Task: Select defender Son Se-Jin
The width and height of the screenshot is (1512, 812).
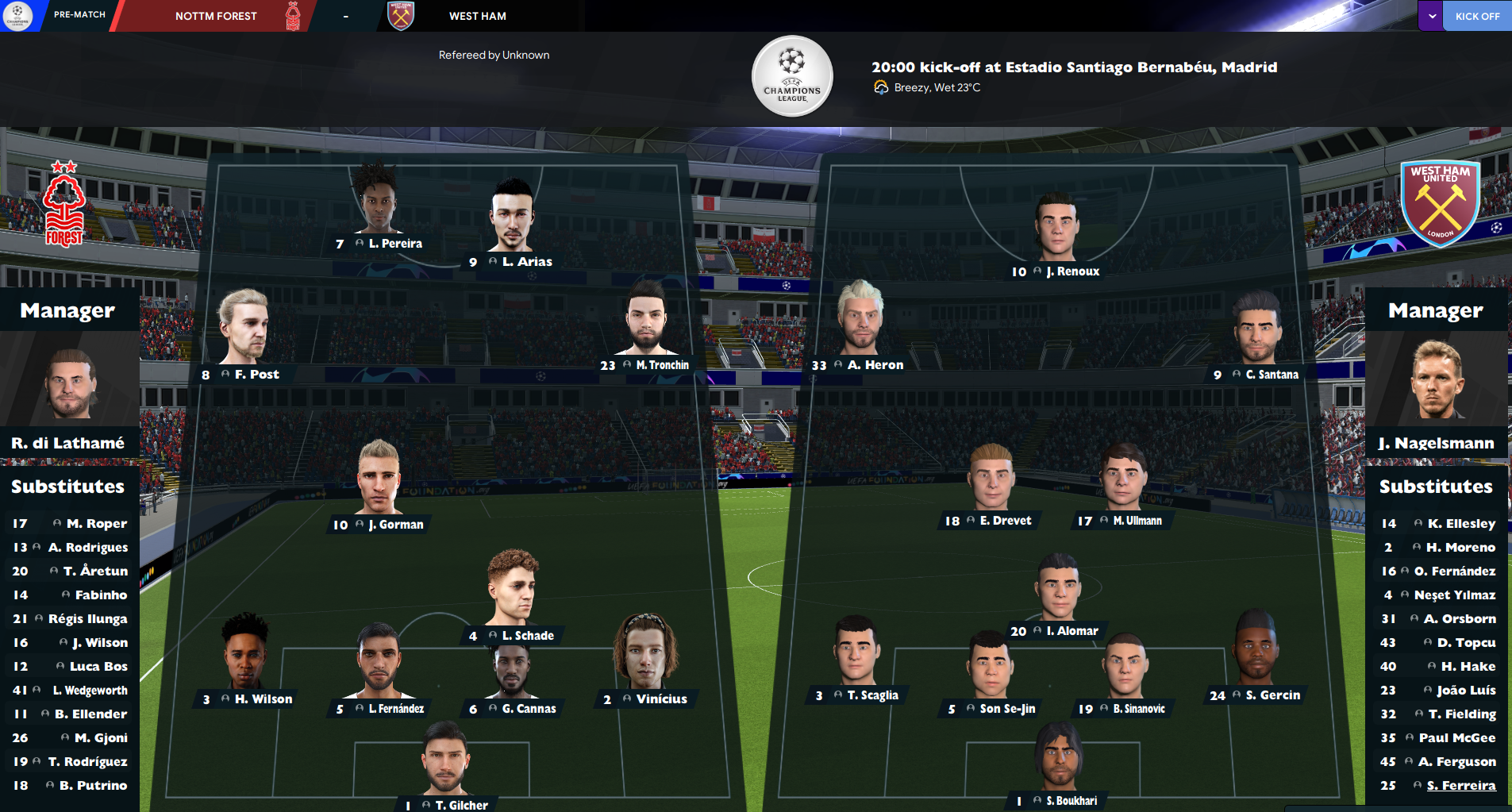Action: pyautogui.click(x=1006, y=709)
